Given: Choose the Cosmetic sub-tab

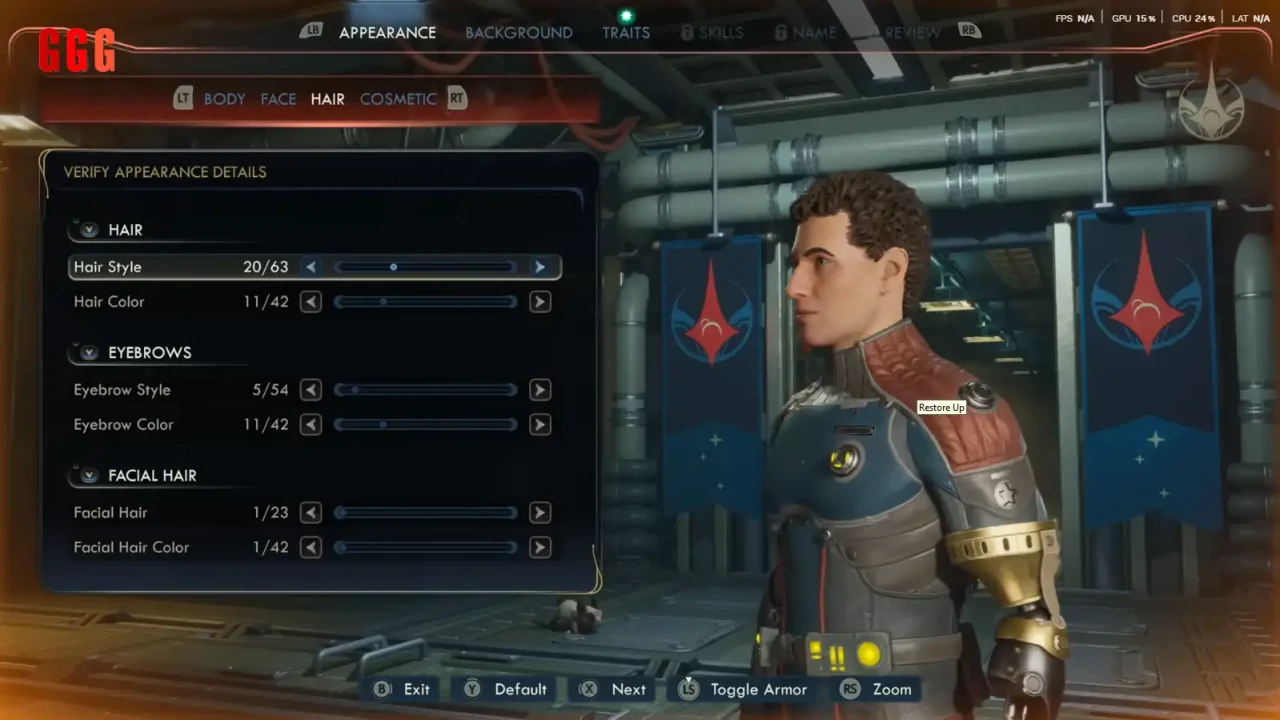Looking at the screenshot, I should click(x=398, y=99).
